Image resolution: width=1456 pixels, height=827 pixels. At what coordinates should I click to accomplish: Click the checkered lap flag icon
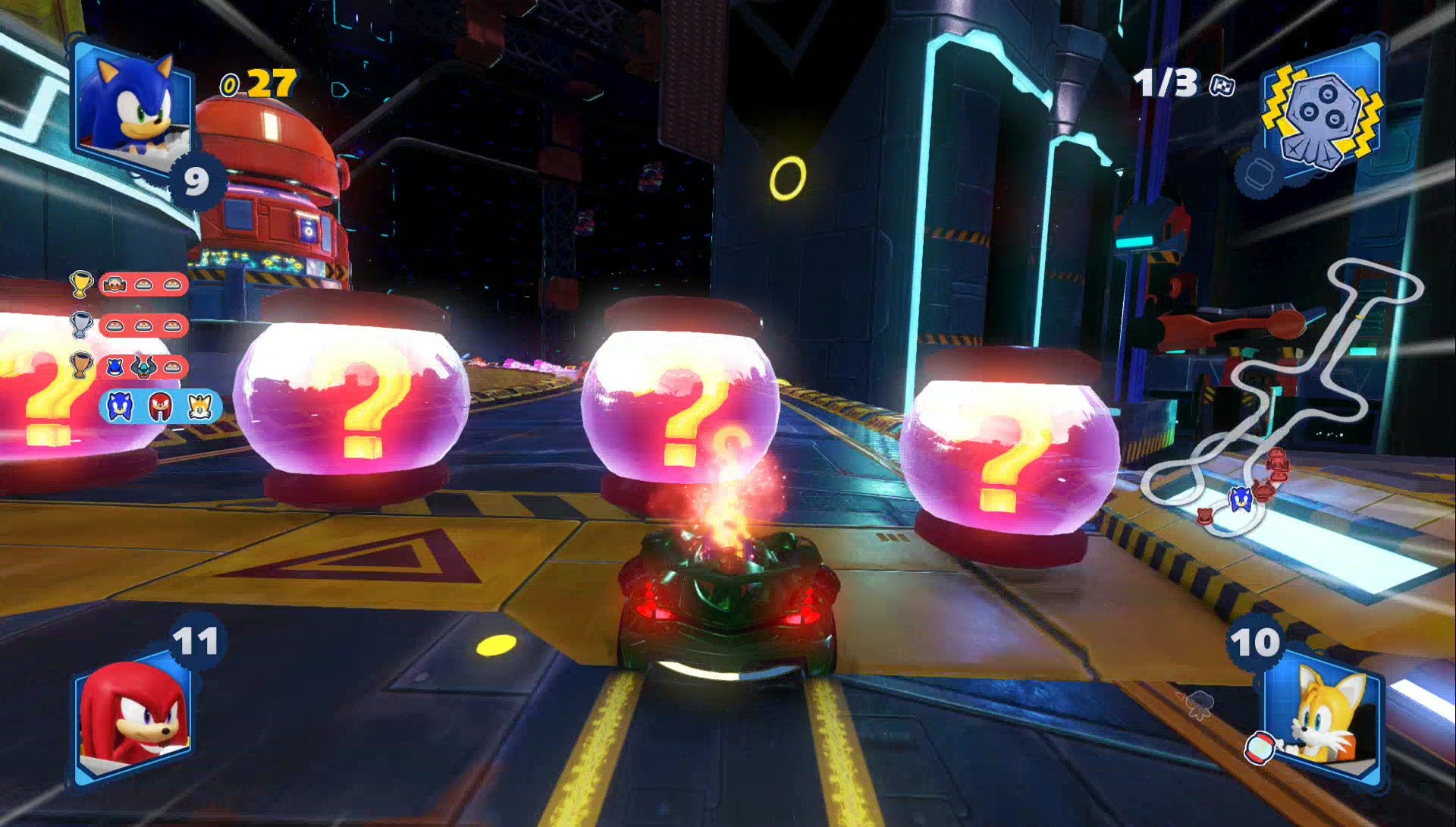(x=1223, y=86)
